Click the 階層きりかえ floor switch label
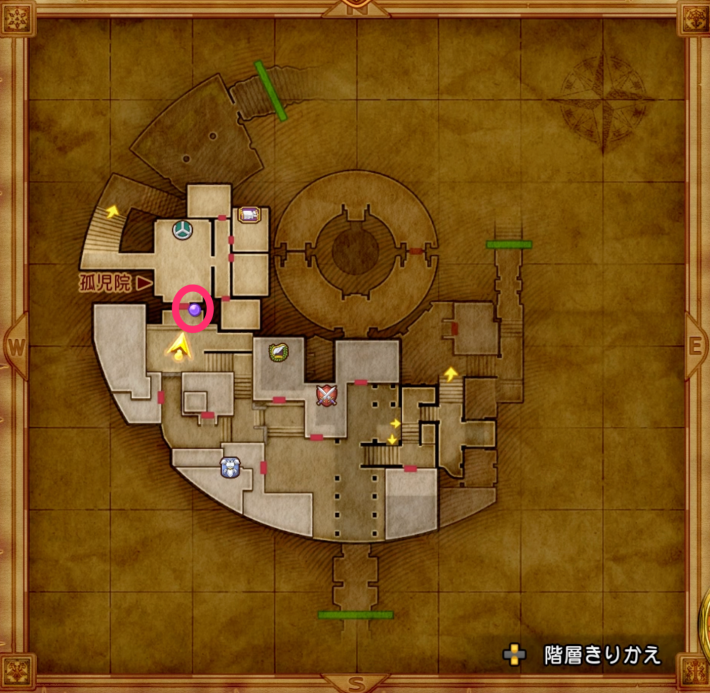710x693 pixels. pos(601,655)
